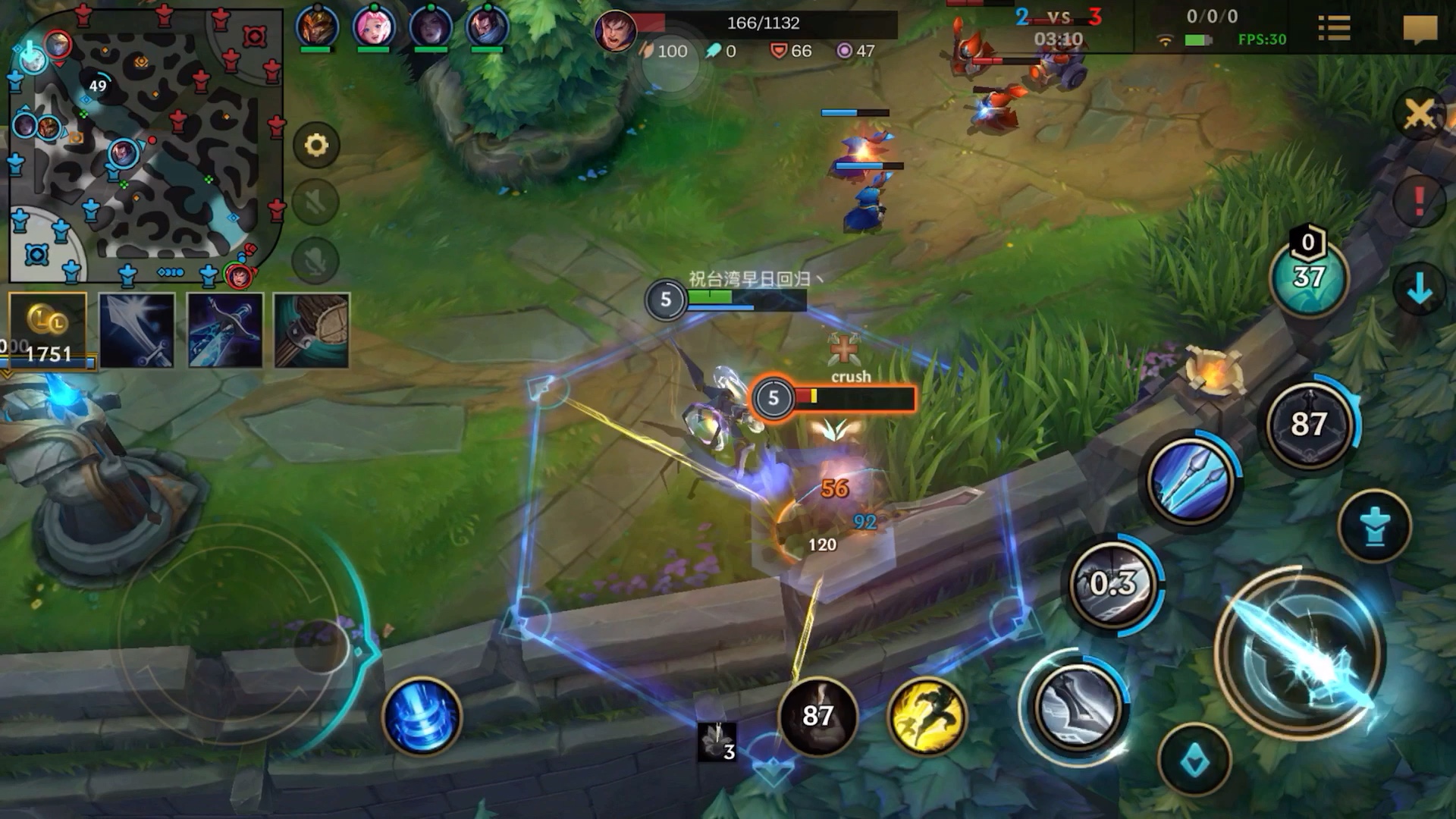The height and width of the screenshot is (819, 1456).
Task: Toggle the muted microphone button
Action: point(315,261)
